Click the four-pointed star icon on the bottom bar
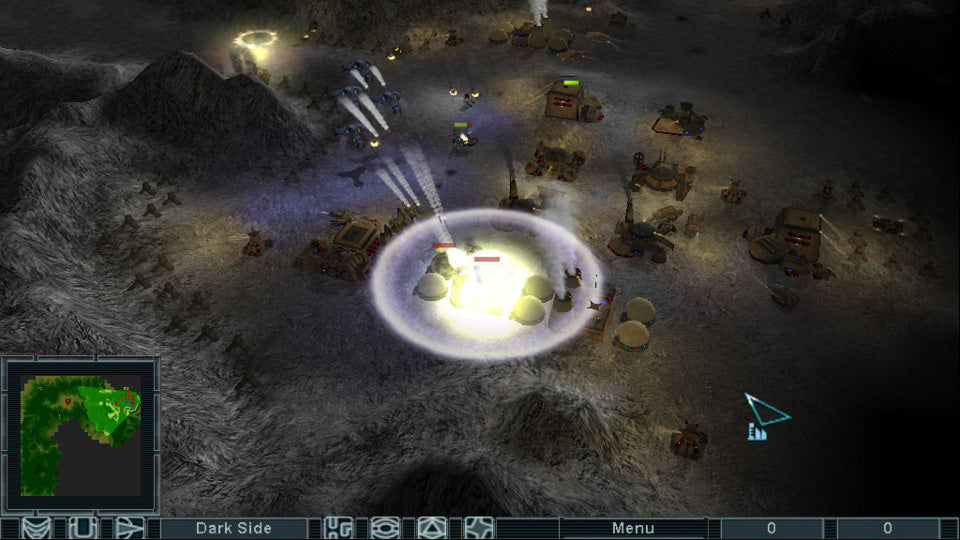The height and width of the screenshot is (540, 960). [x=478, y=528]
